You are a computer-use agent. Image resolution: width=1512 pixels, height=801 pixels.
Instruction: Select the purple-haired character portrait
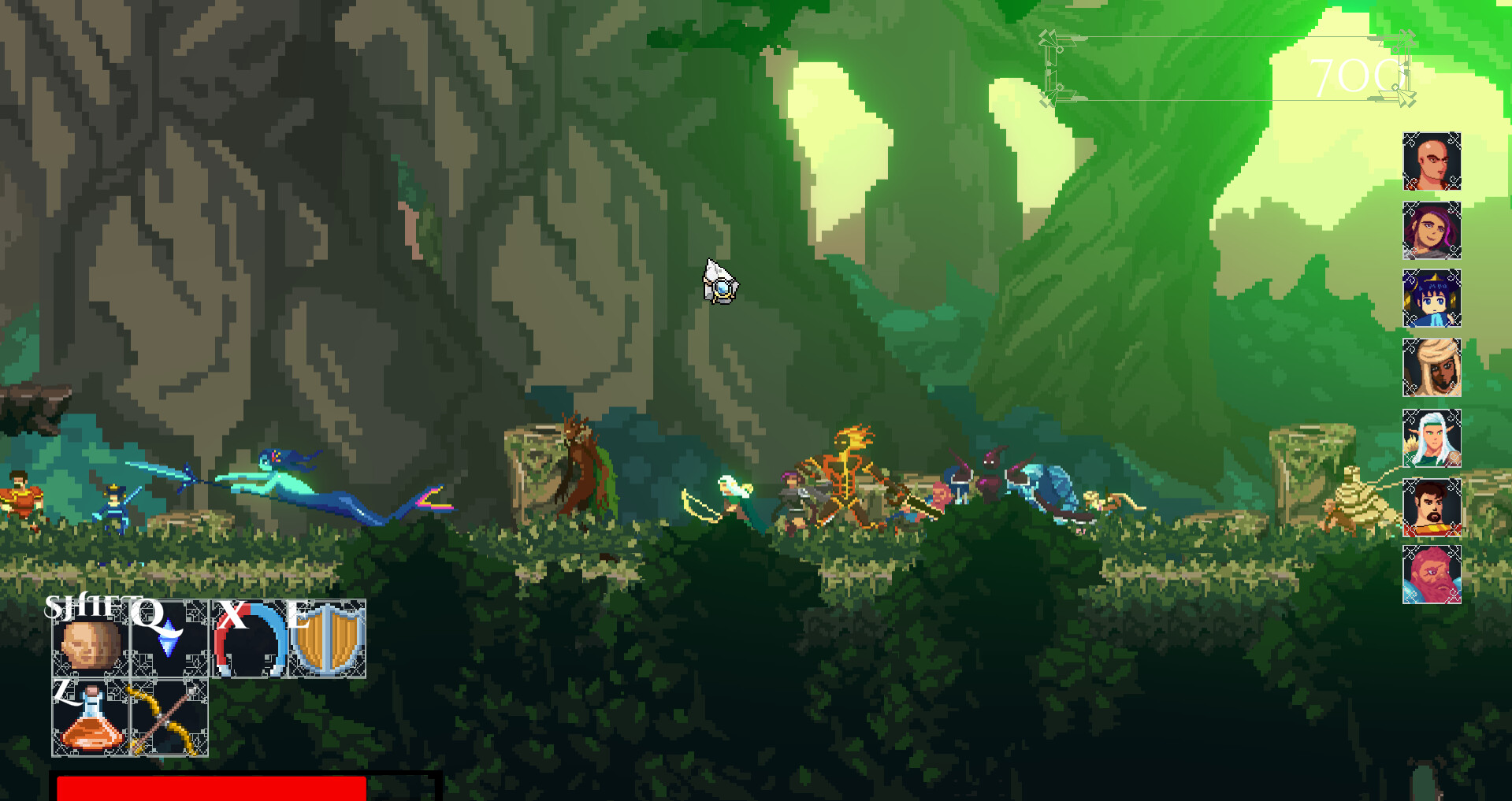click(1432, 231)
